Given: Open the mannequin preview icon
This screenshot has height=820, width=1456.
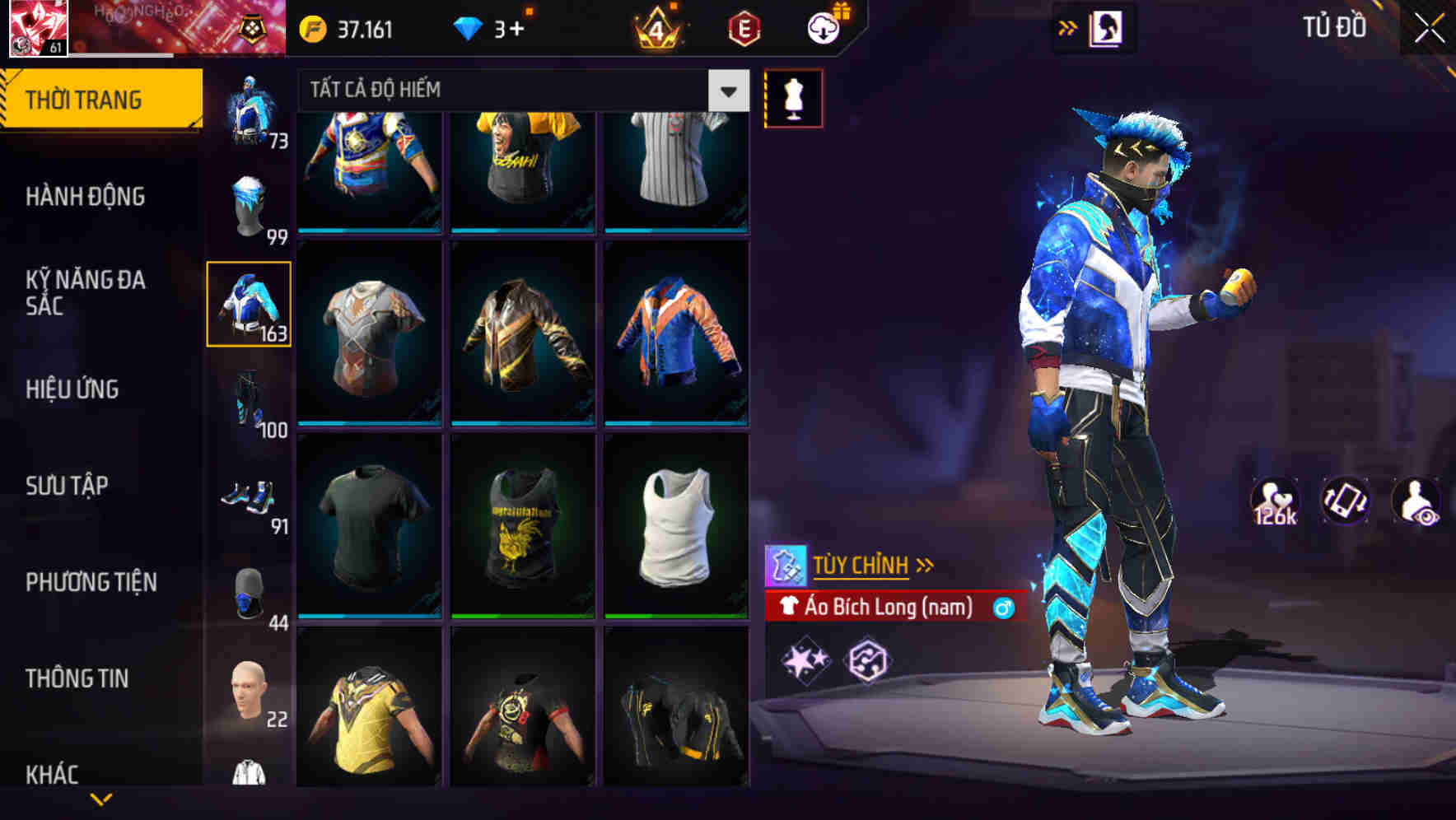Looking at the screenshot, I should 793,97.
